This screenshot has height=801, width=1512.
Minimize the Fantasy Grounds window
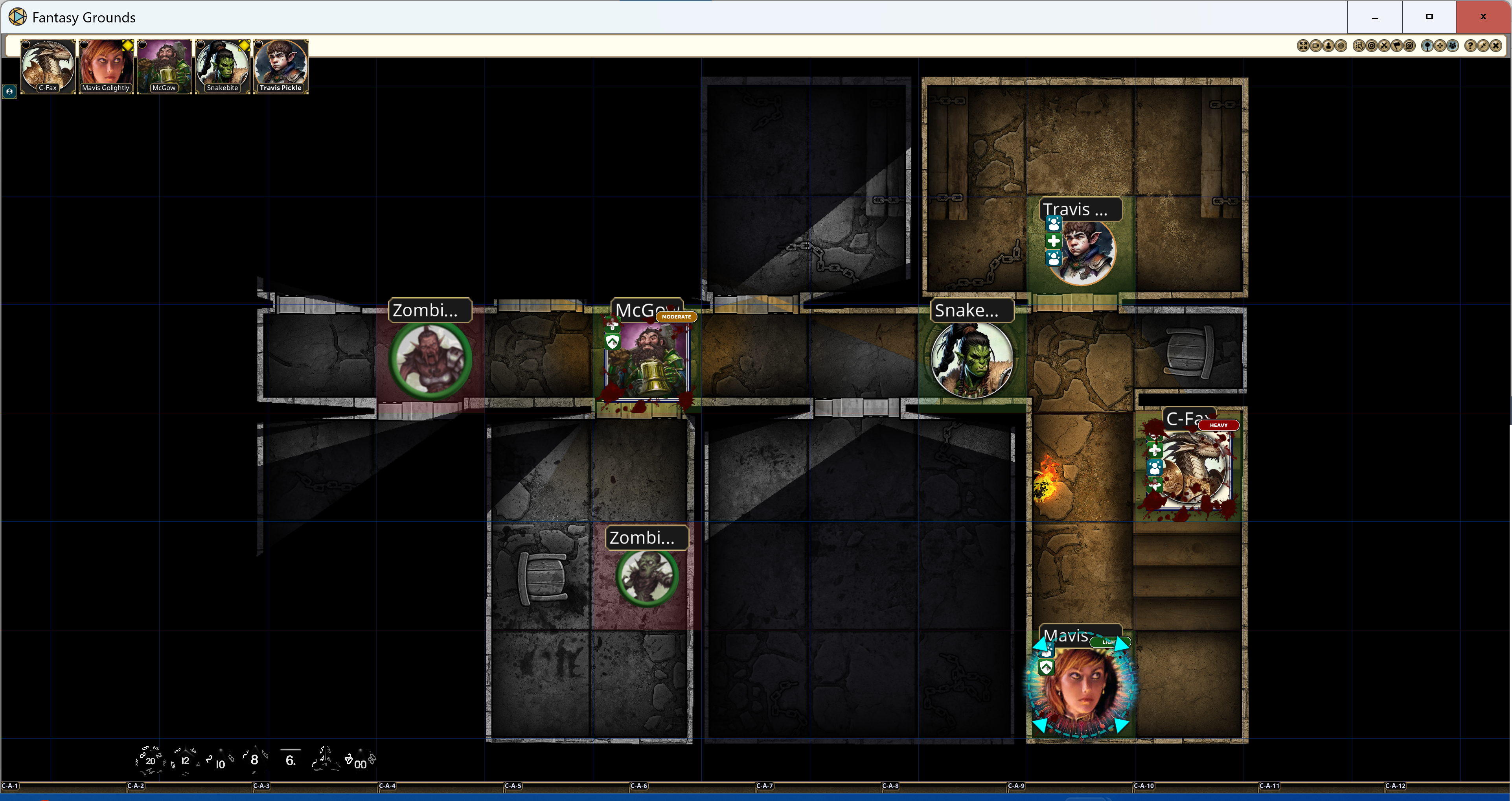pyautogui.click(x=1375, y=17)
